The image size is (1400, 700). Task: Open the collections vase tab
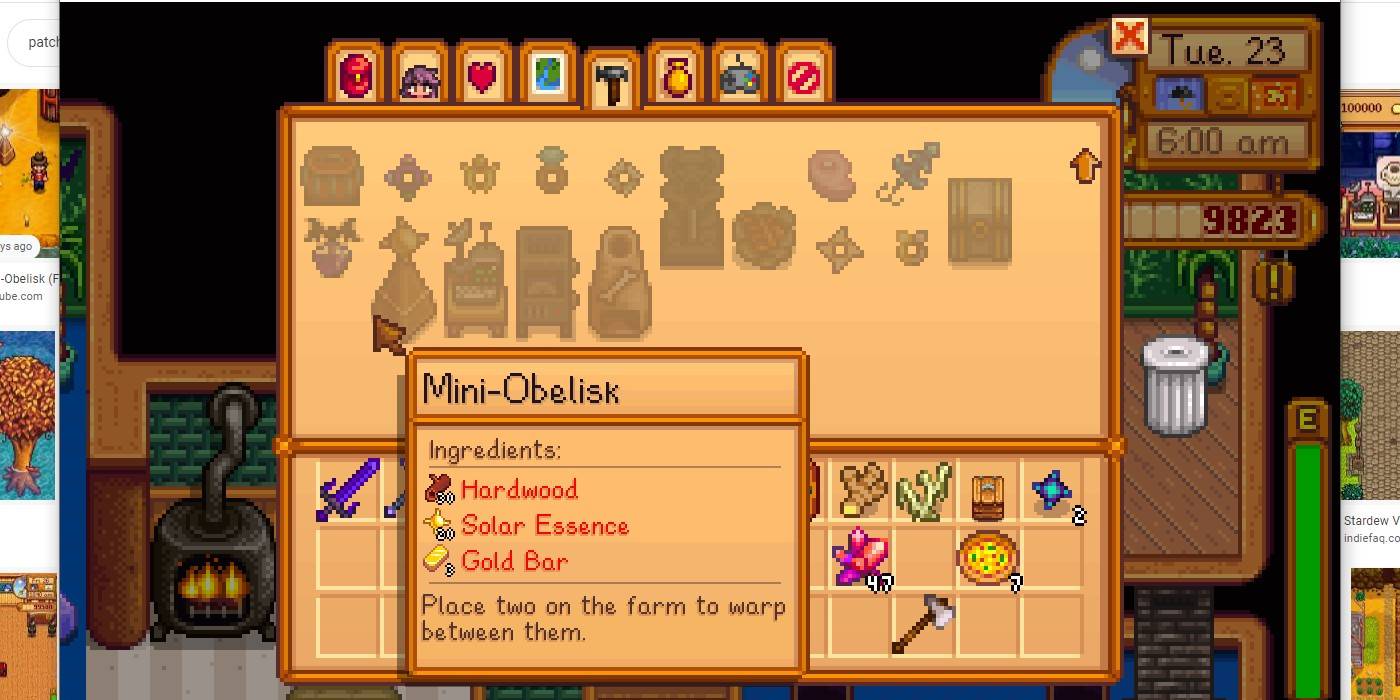coord(677,75)
